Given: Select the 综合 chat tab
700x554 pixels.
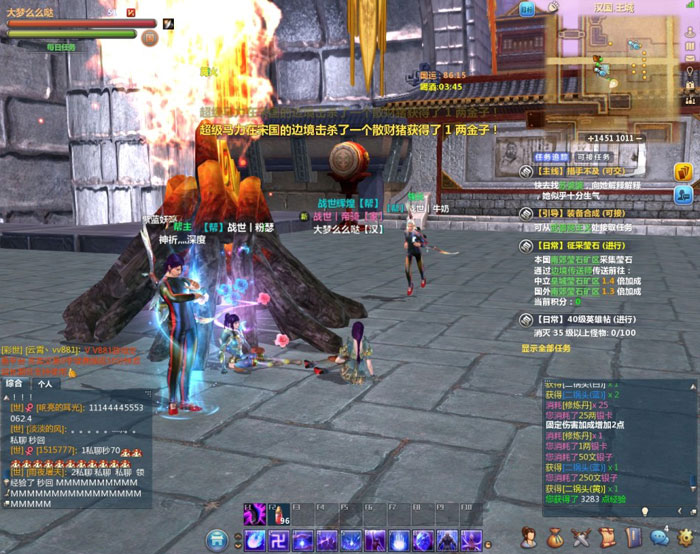Looking at the screenshot, I should click(15, 383).
